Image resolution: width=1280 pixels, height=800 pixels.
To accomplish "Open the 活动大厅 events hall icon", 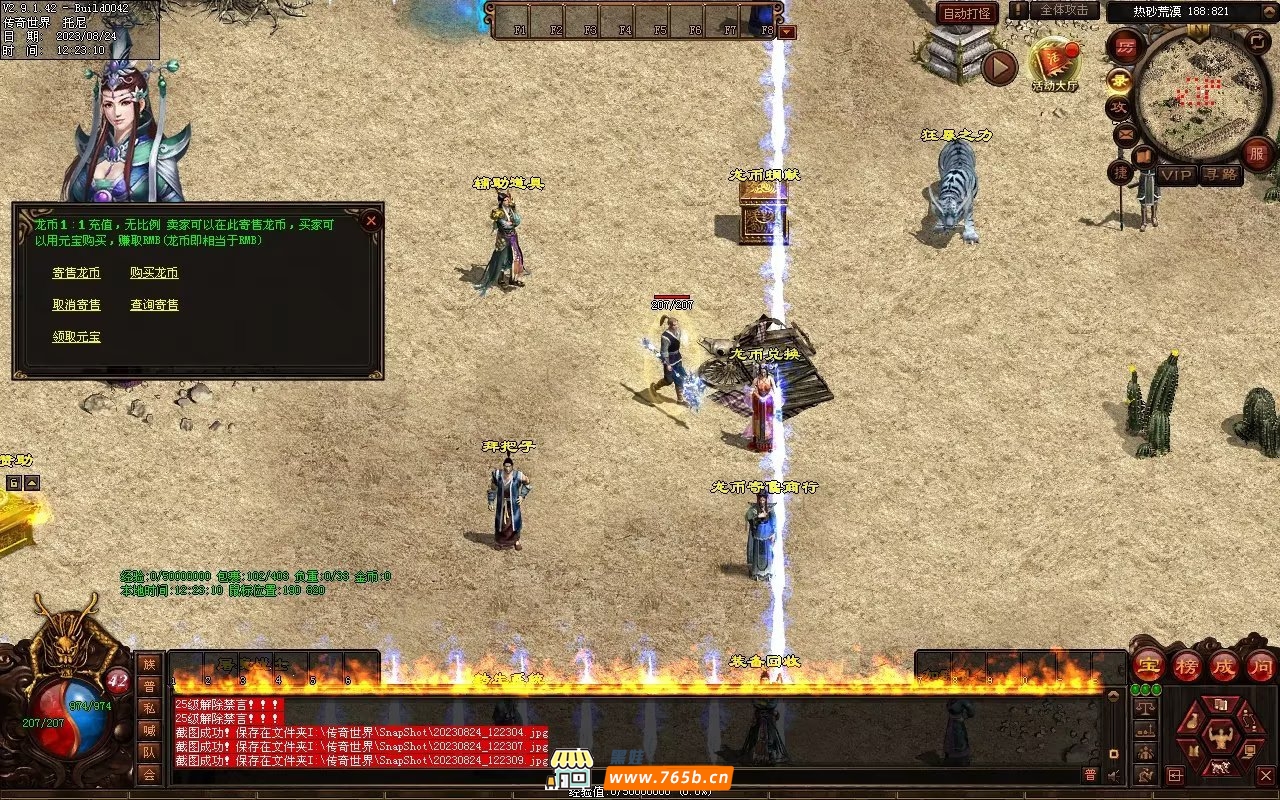I will (1055, 63).
